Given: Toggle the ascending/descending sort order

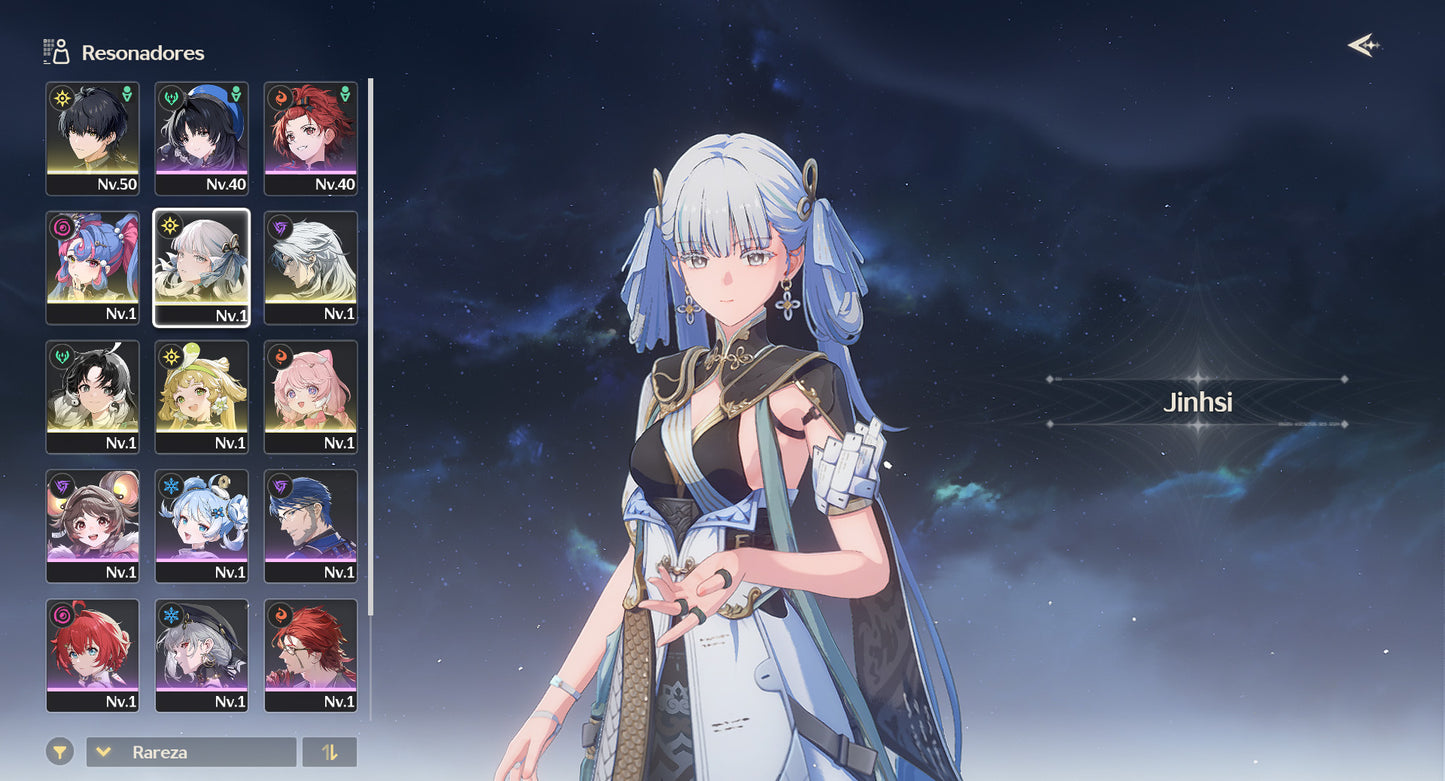Looking at the screenshot, I should click(329, 752).
